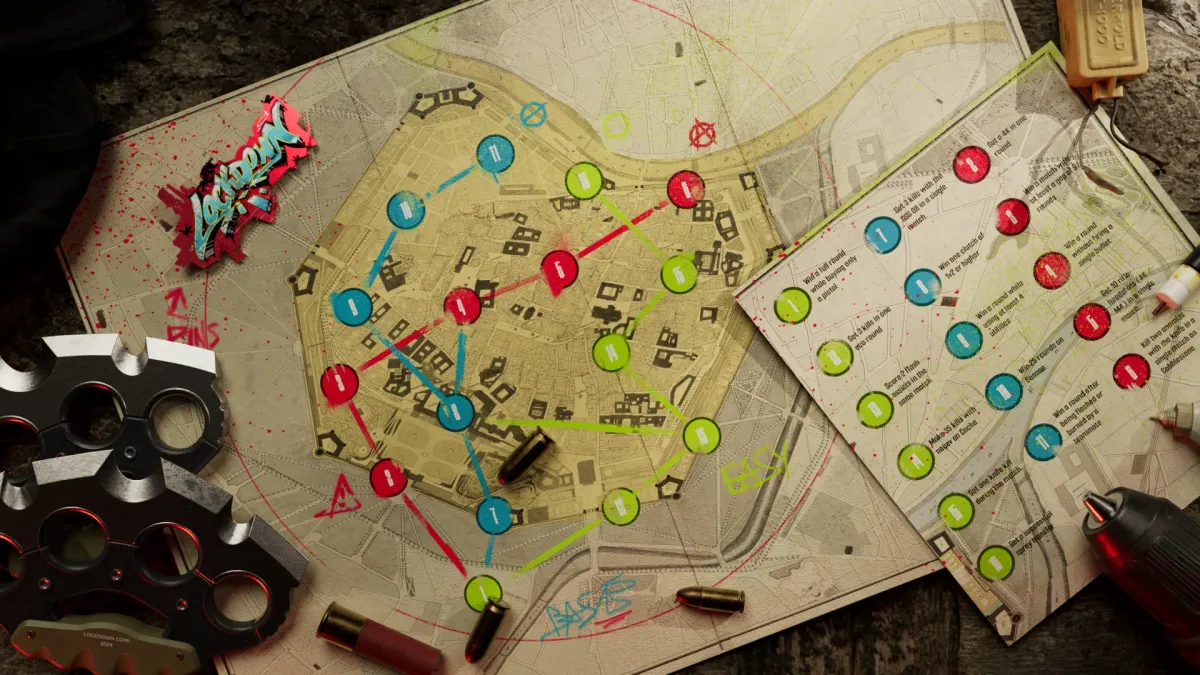The image size is (1200, 675).
Task: Select the 25 sniper kills on Cache mission
Action: pos(915,461)
